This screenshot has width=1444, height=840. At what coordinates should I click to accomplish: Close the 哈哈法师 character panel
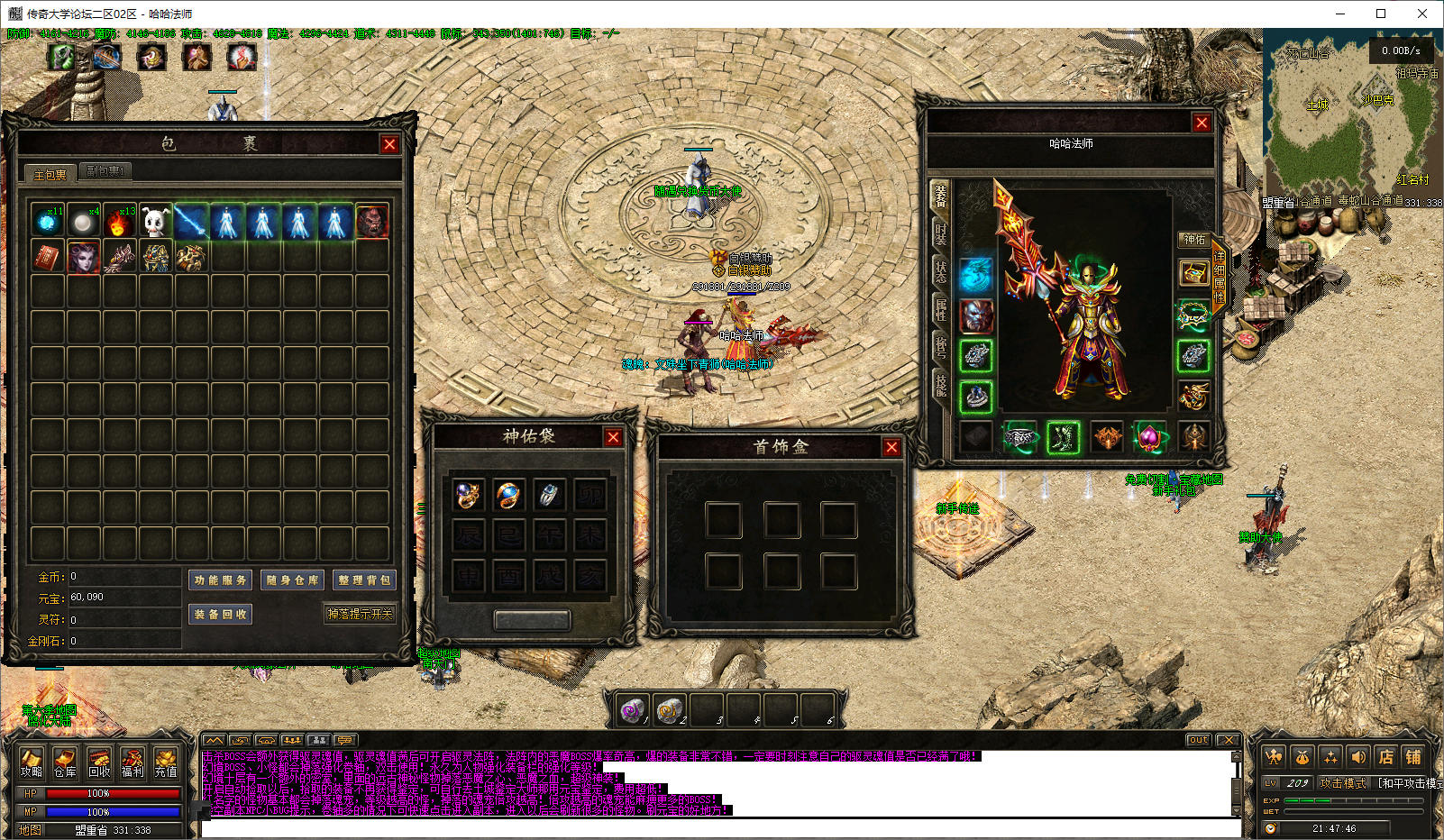(x=1202, y=123)
